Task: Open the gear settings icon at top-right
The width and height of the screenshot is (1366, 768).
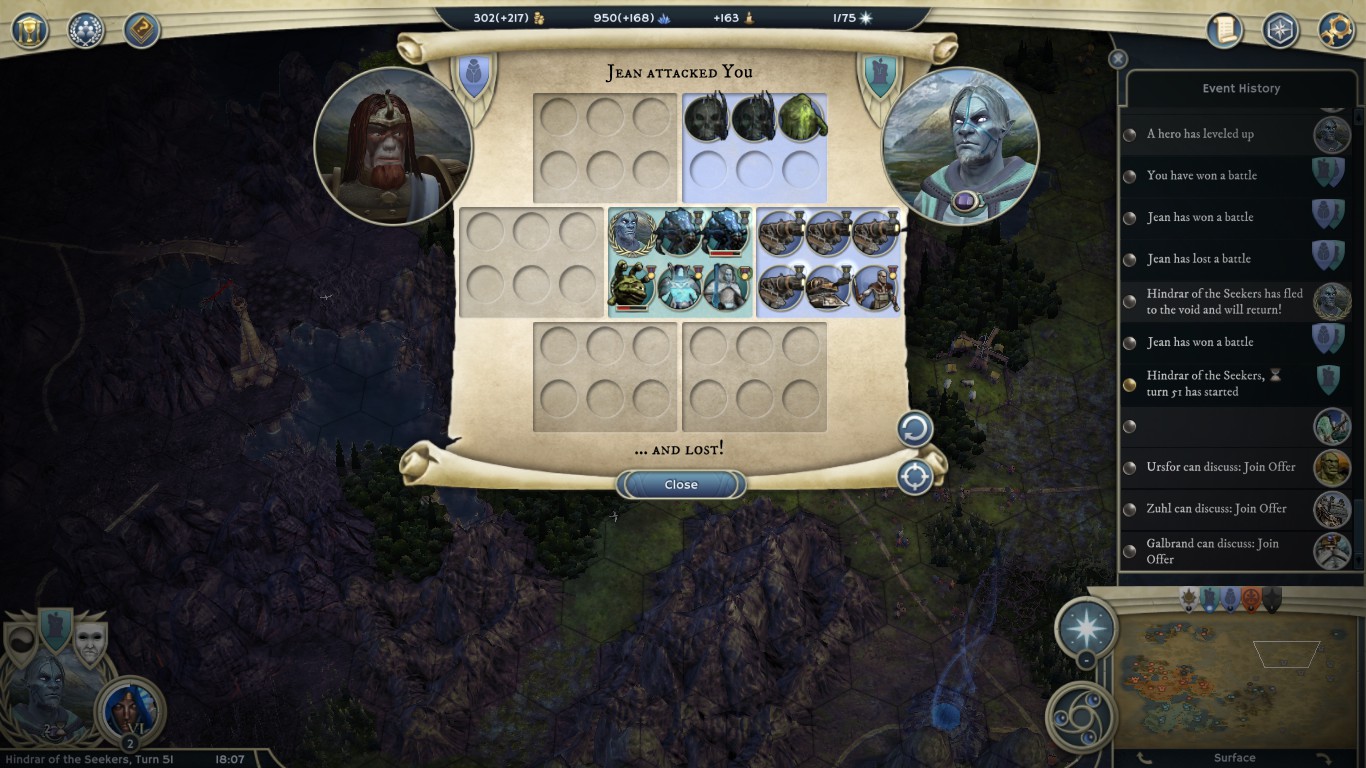Action: [x=1336, y=30]
